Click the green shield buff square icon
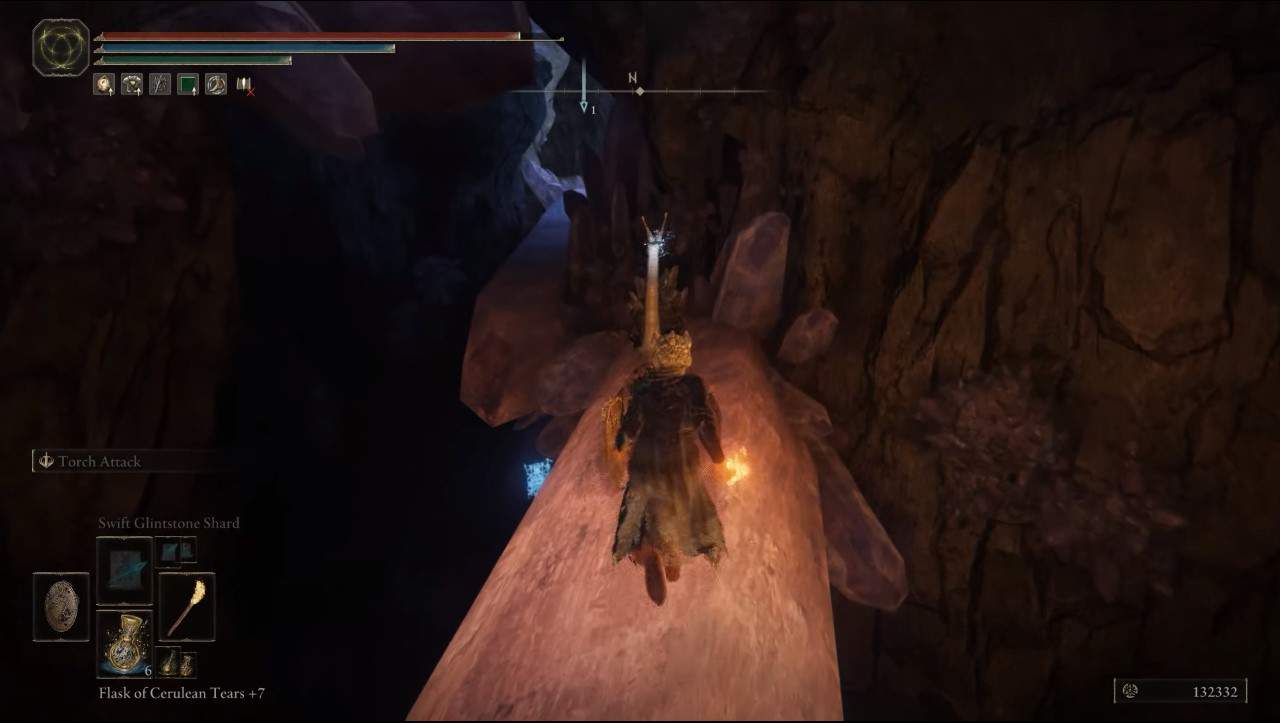Viewport: 1280px width, 723px height. pos(187,84)
